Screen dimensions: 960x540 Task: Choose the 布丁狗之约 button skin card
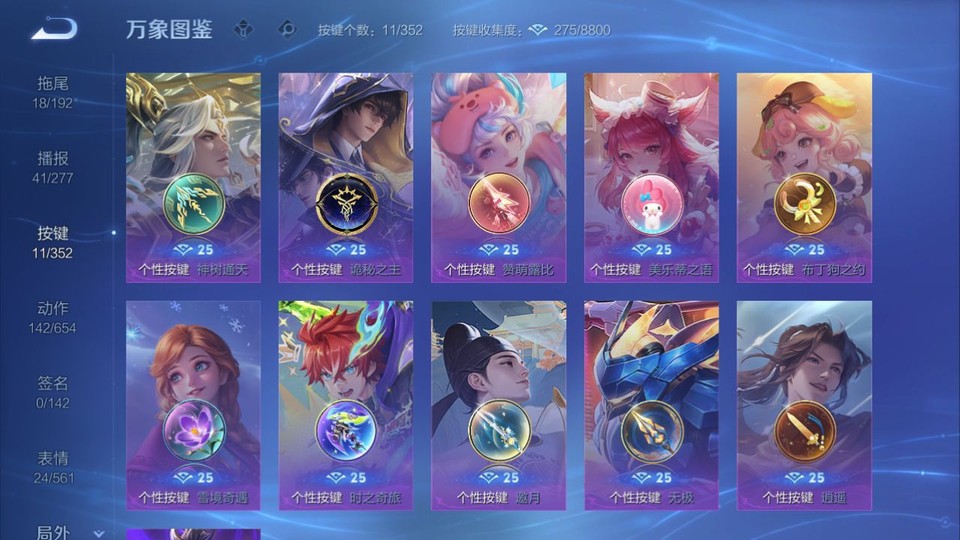tap(805, 177)
